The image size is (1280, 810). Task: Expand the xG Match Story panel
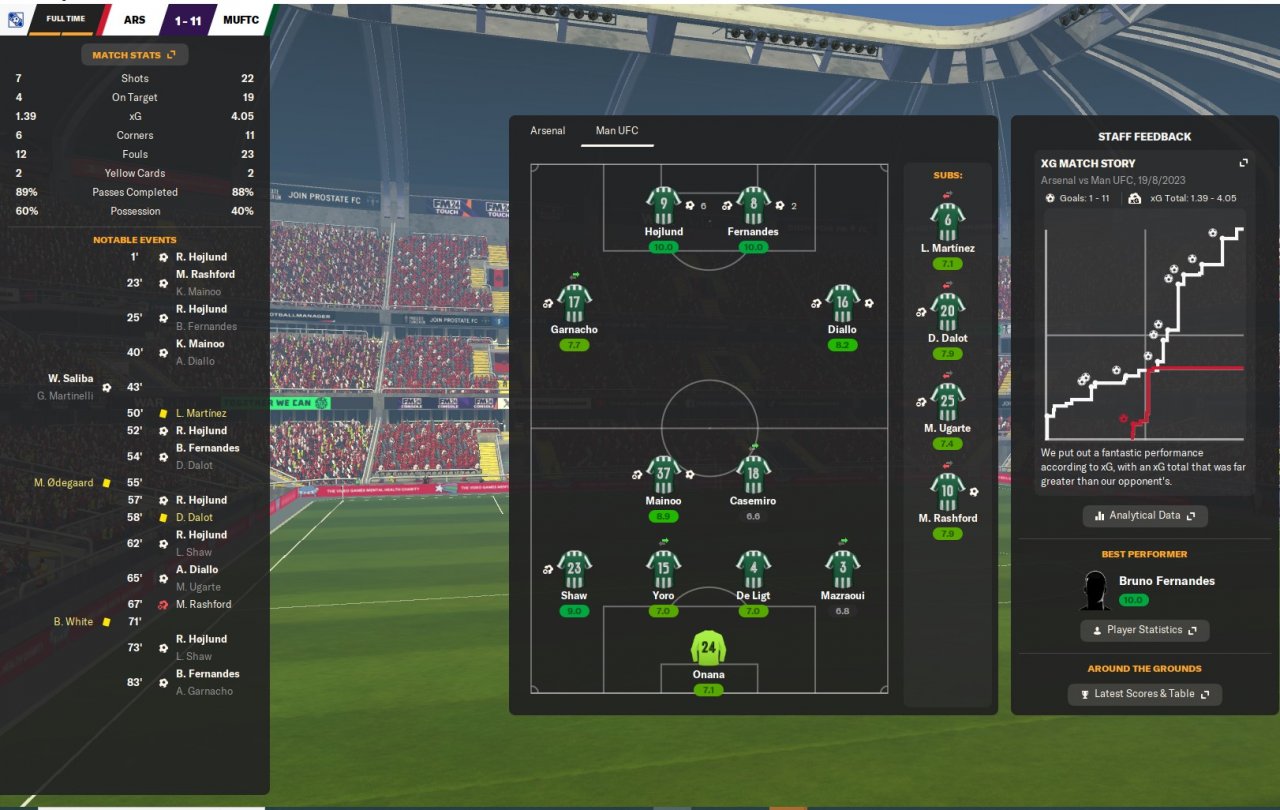1243,163
